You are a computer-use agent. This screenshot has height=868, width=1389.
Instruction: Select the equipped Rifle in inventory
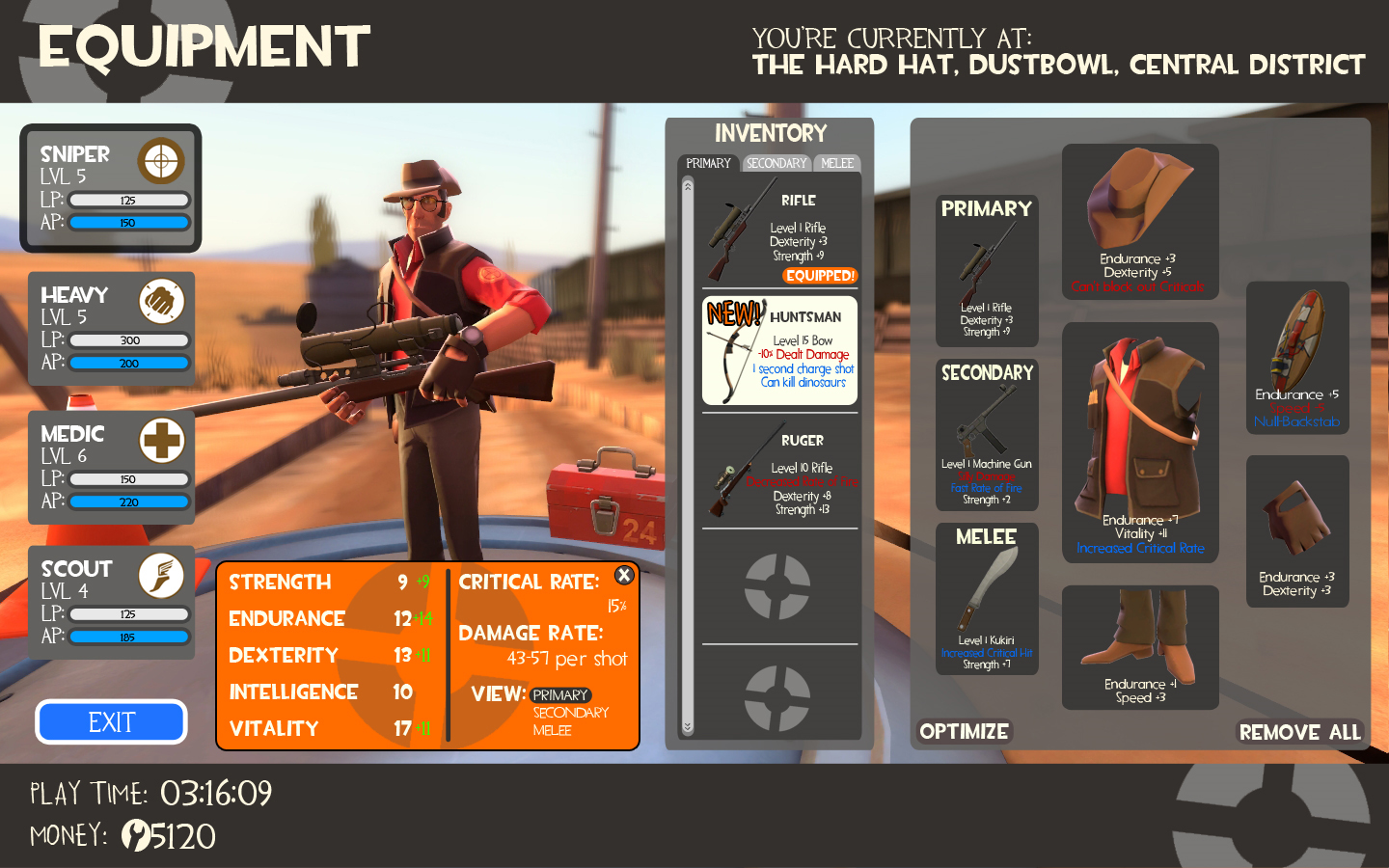tap(779, 236)
